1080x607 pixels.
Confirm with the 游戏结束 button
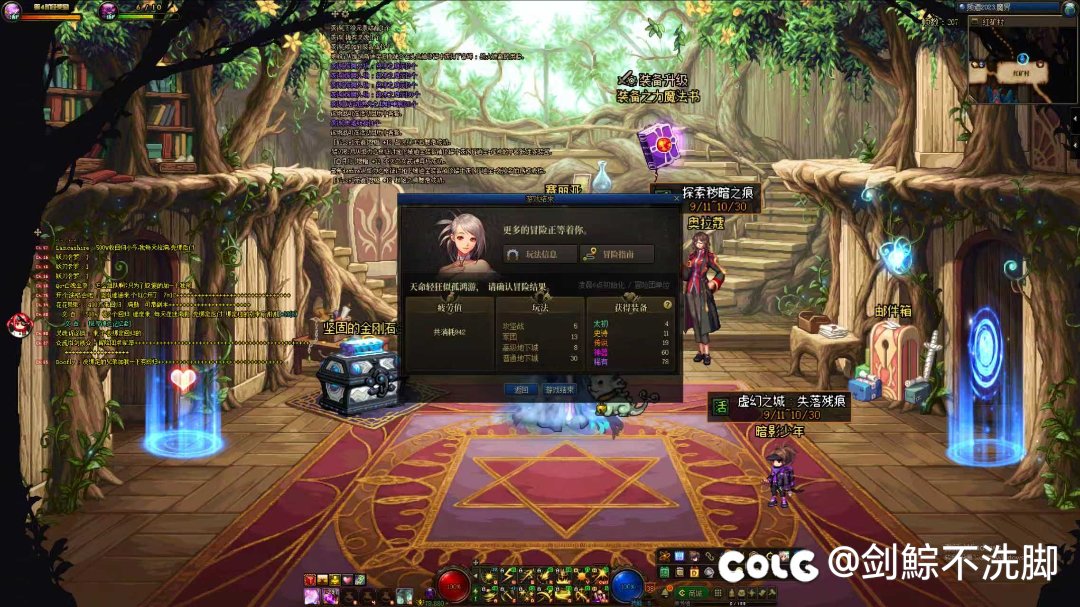click(560, 389)
